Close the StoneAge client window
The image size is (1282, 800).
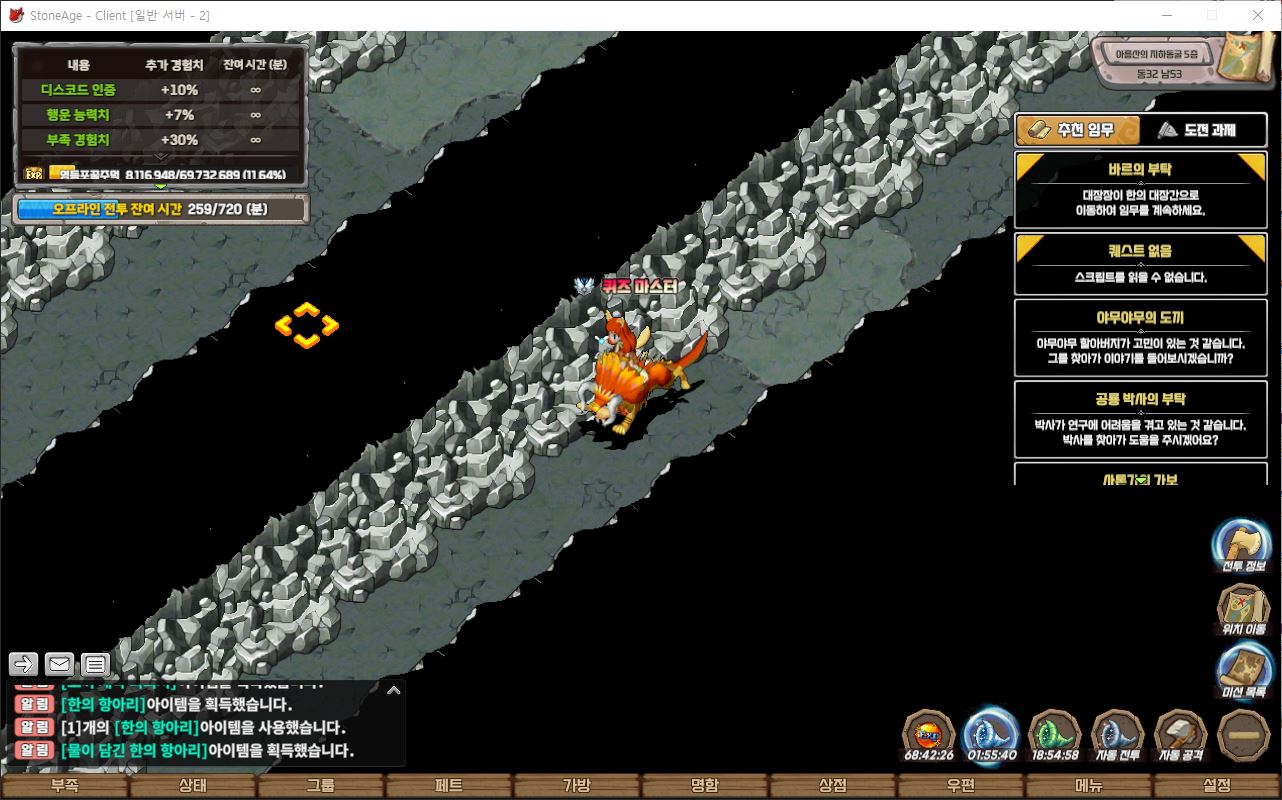pos(1257,15)
